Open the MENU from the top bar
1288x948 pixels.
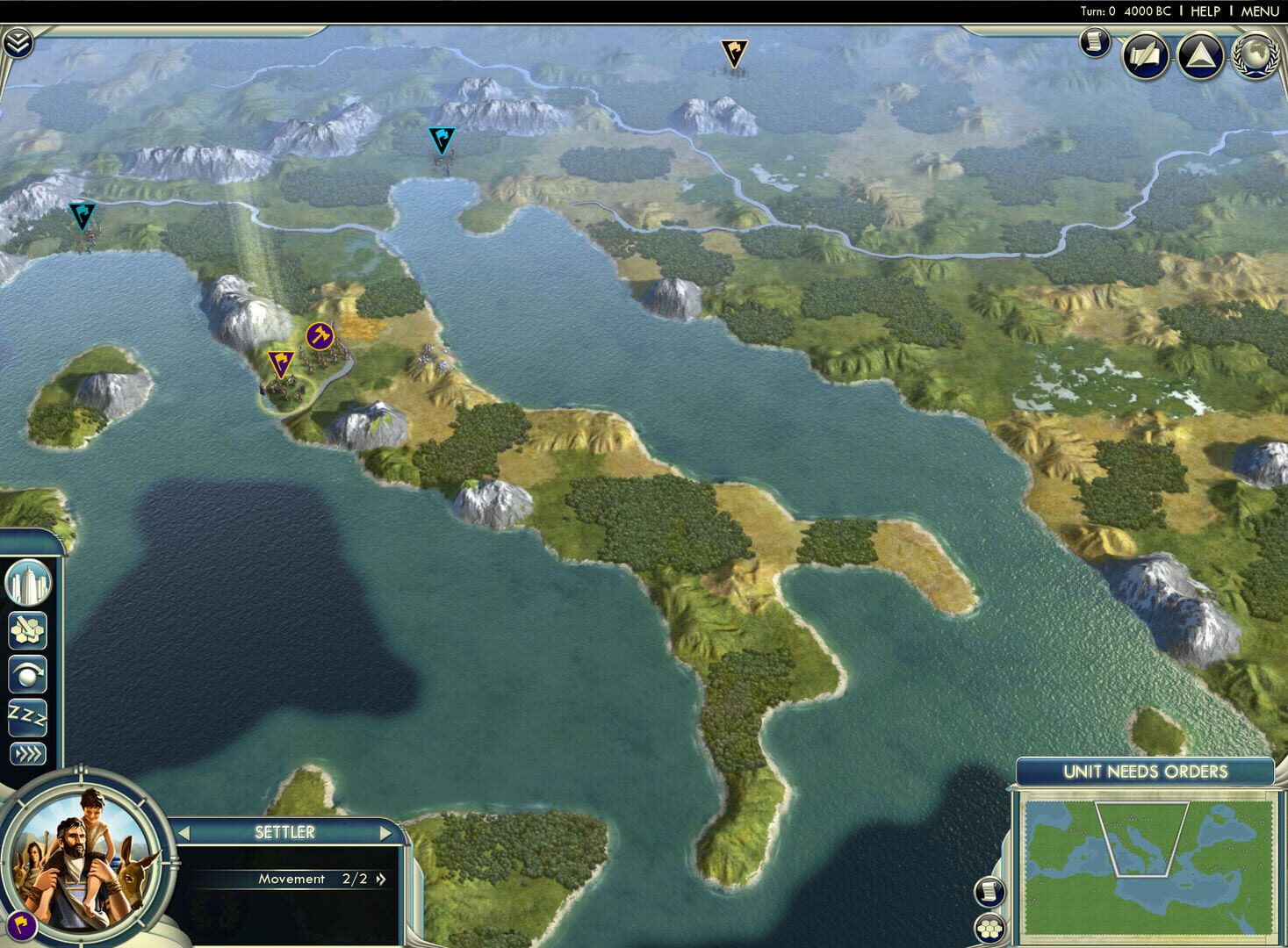1259,11
